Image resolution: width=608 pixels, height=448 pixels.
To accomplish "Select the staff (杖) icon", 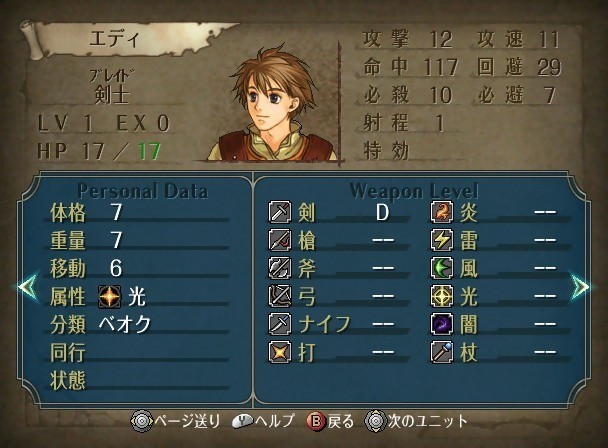I will 442,352.
